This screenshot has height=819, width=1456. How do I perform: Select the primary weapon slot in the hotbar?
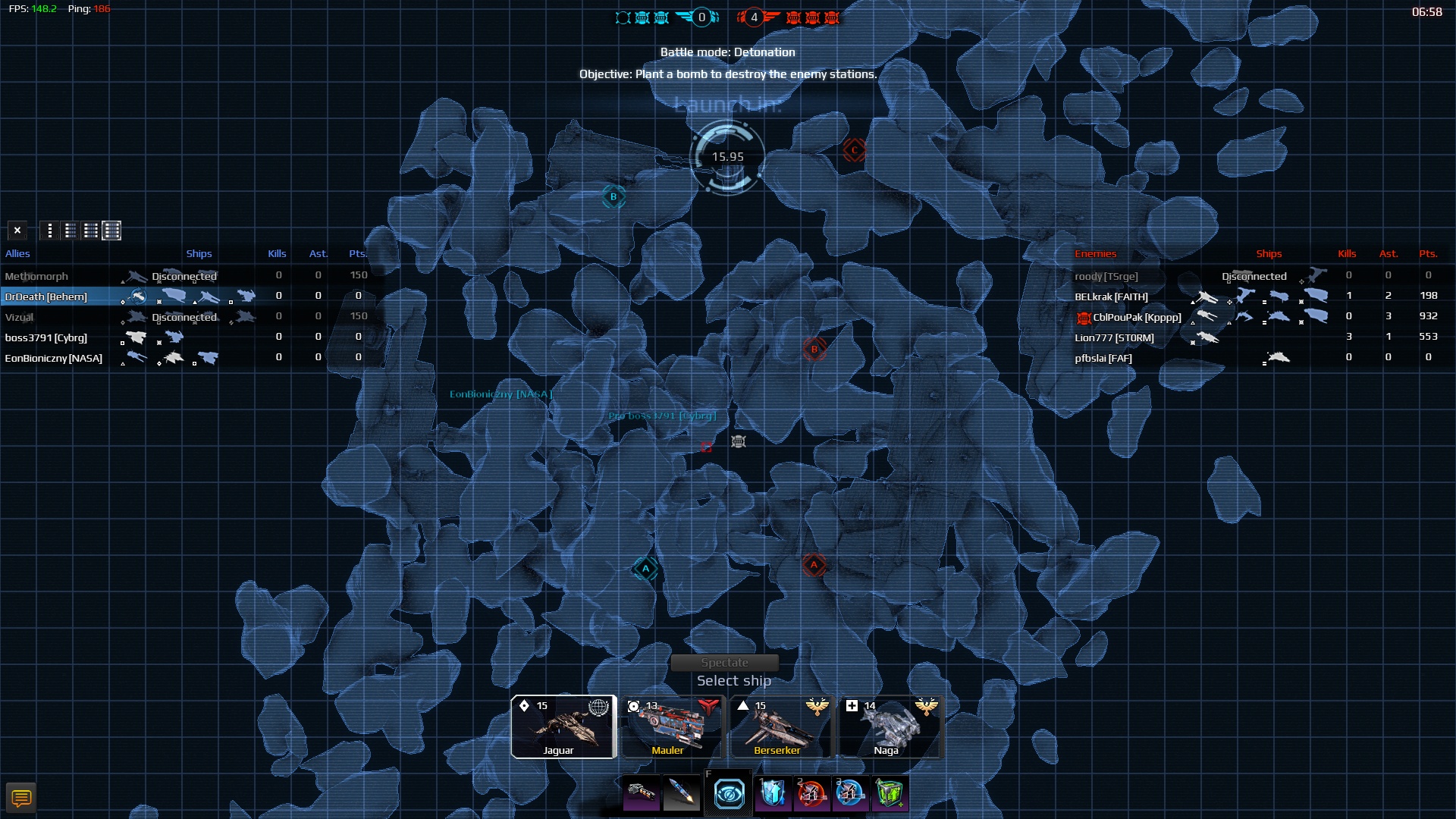tap(641, 793)
